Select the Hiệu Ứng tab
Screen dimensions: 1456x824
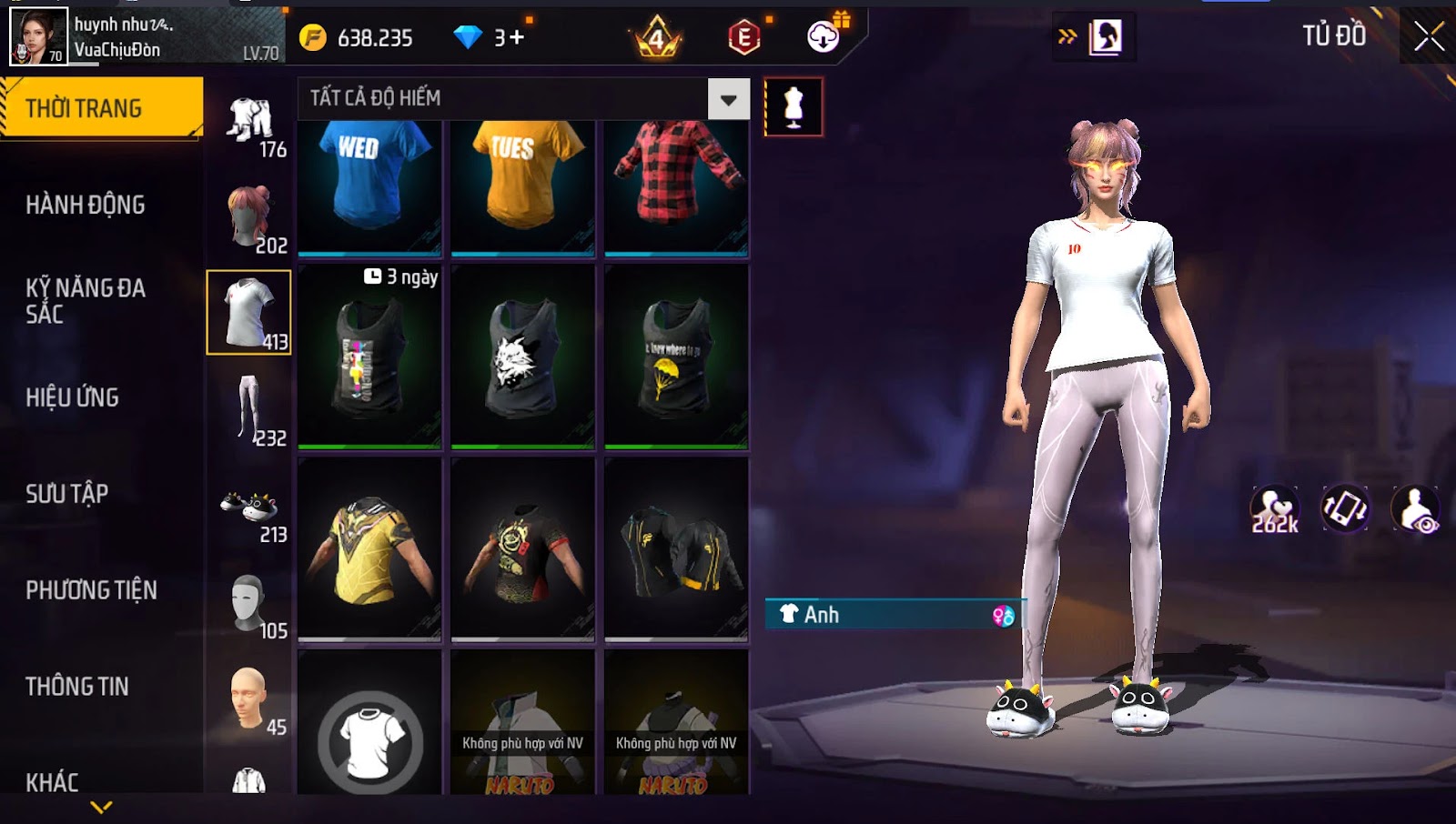pos(73,397)
